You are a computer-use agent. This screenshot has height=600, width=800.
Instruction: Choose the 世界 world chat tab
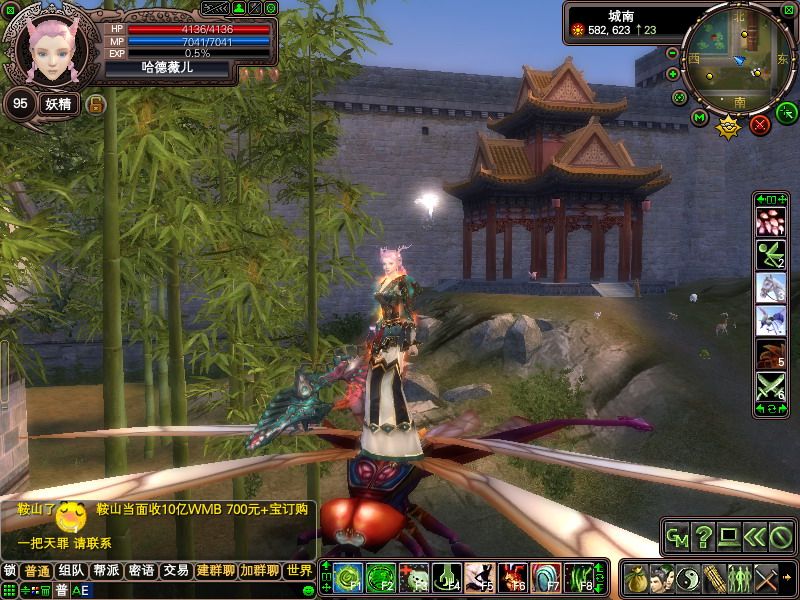coord(298,571)
